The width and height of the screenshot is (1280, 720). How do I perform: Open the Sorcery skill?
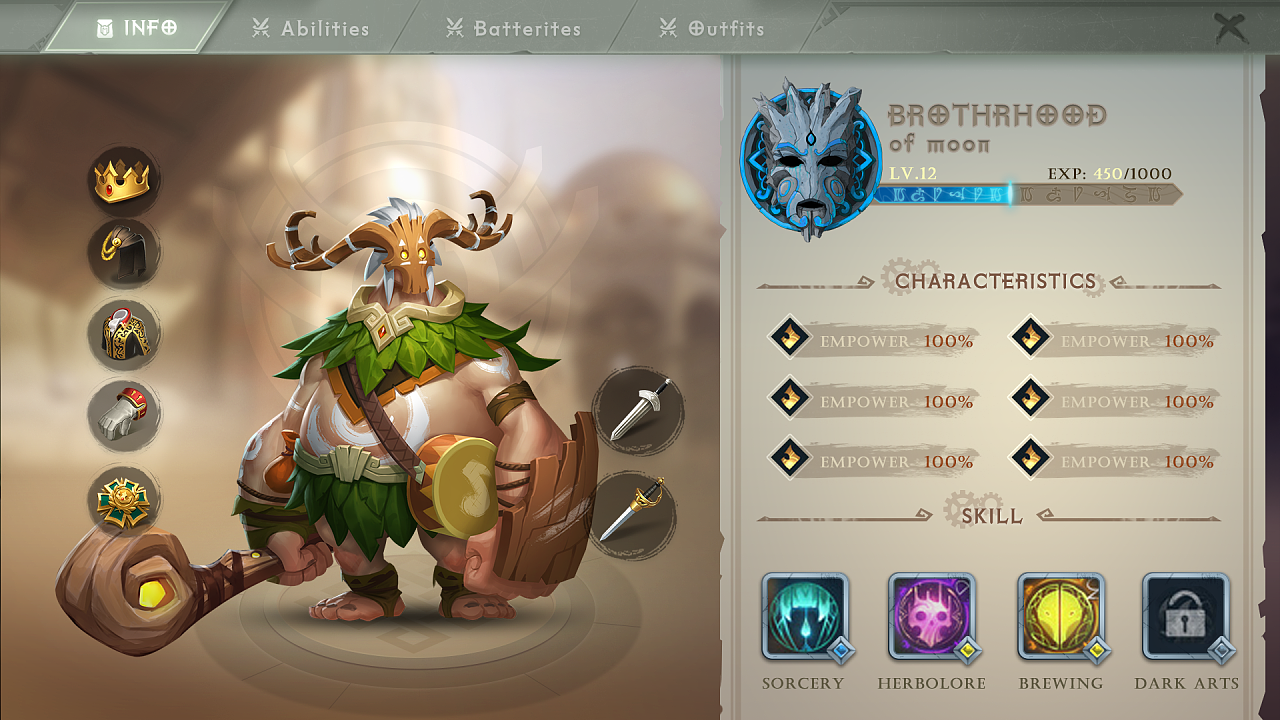(804, 617)
